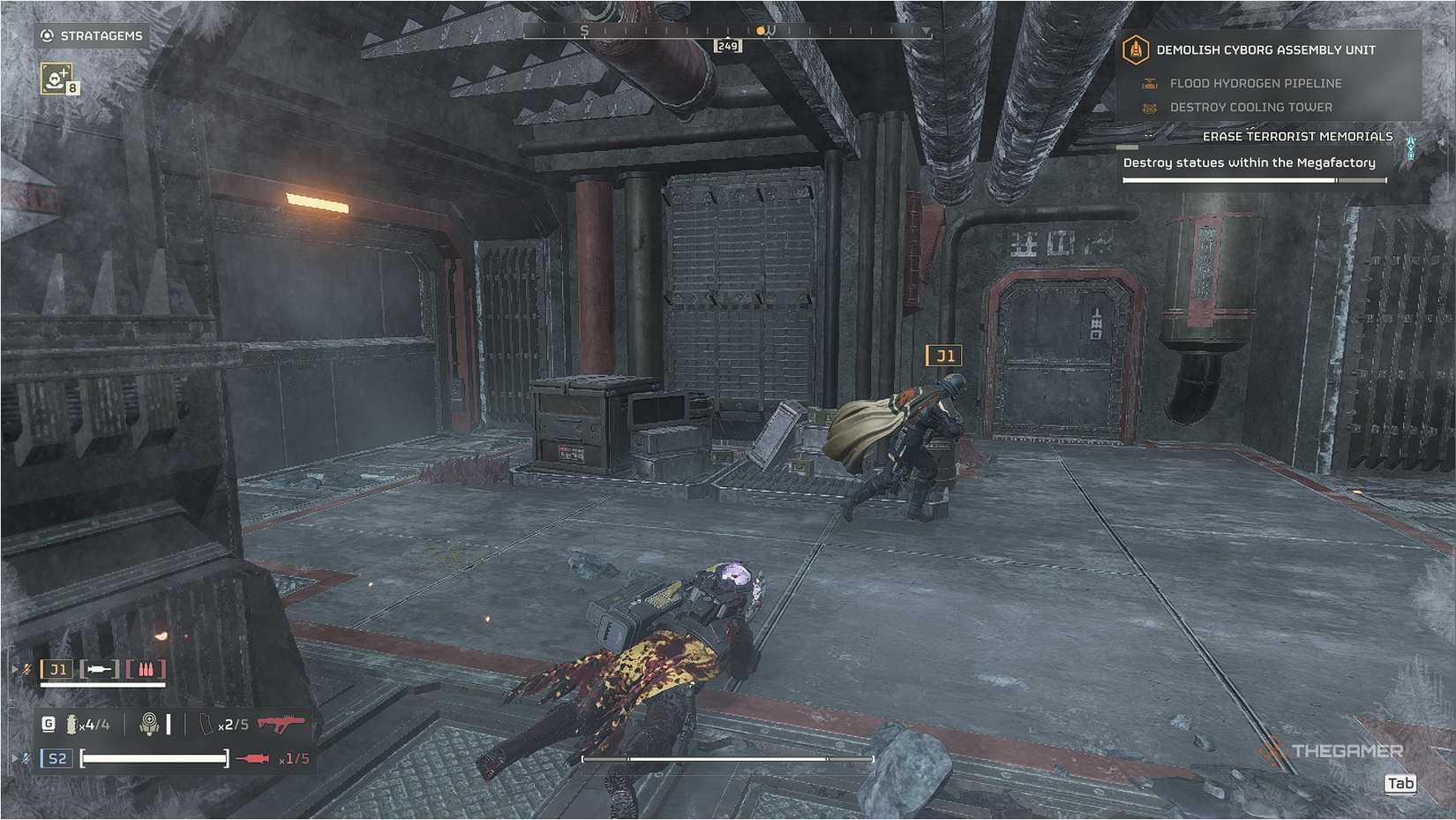
Task: Select the Flood Hydrogen Pipeline objective icon
Action: point(1150,83)
